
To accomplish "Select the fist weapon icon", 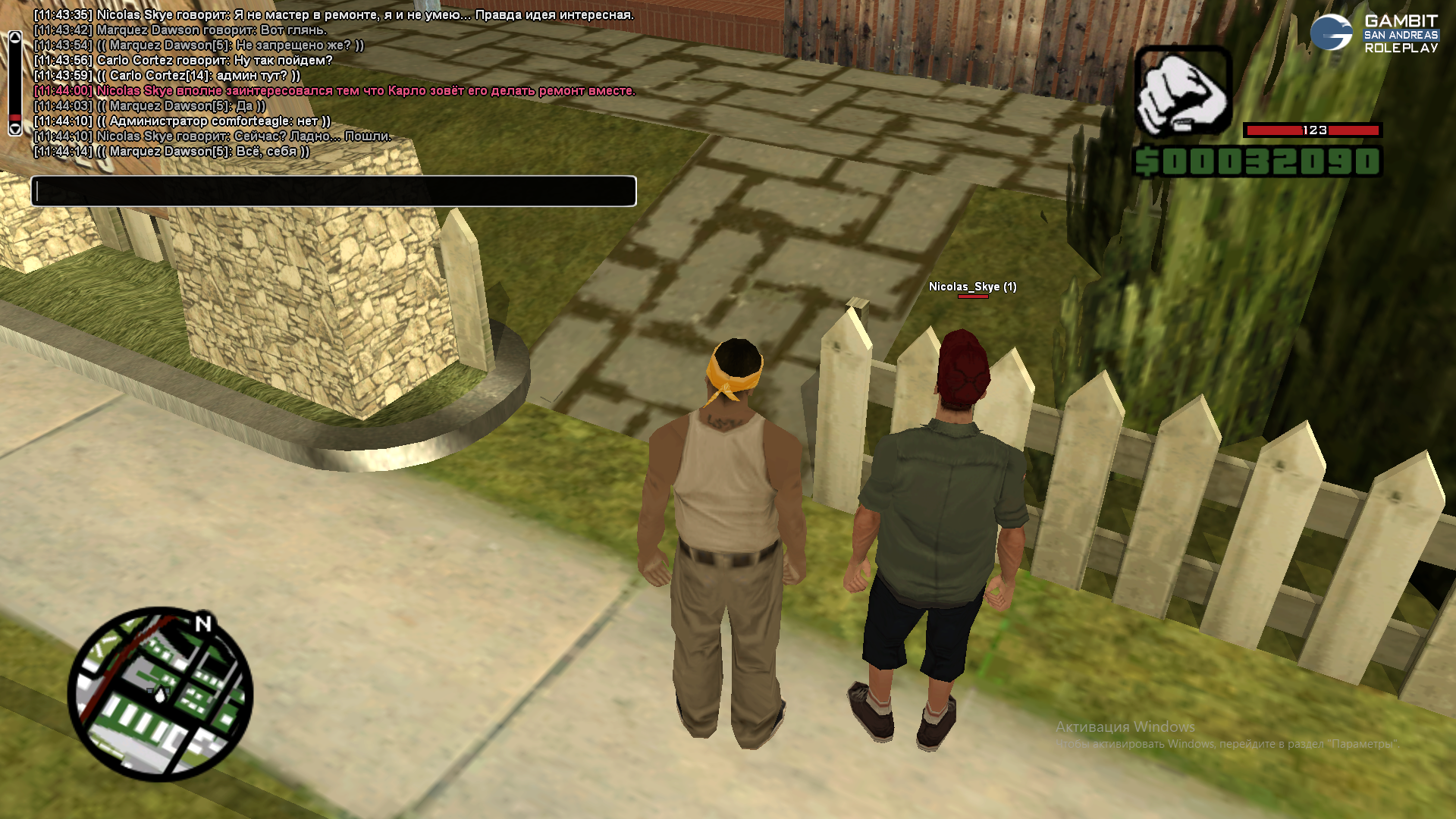I will pyautogui.click(x=1182, y=92).
